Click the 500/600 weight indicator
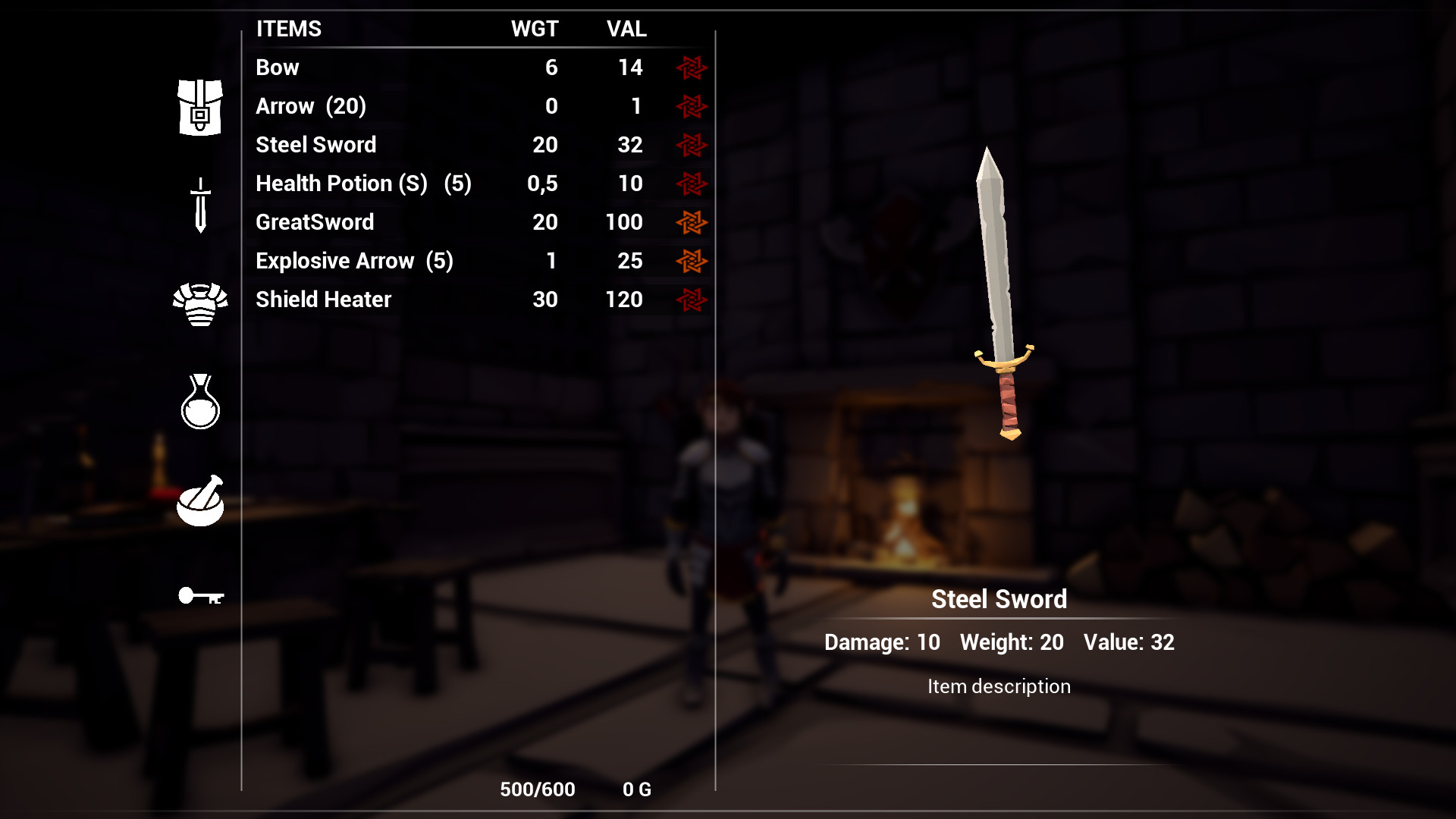 pos(537,789)
